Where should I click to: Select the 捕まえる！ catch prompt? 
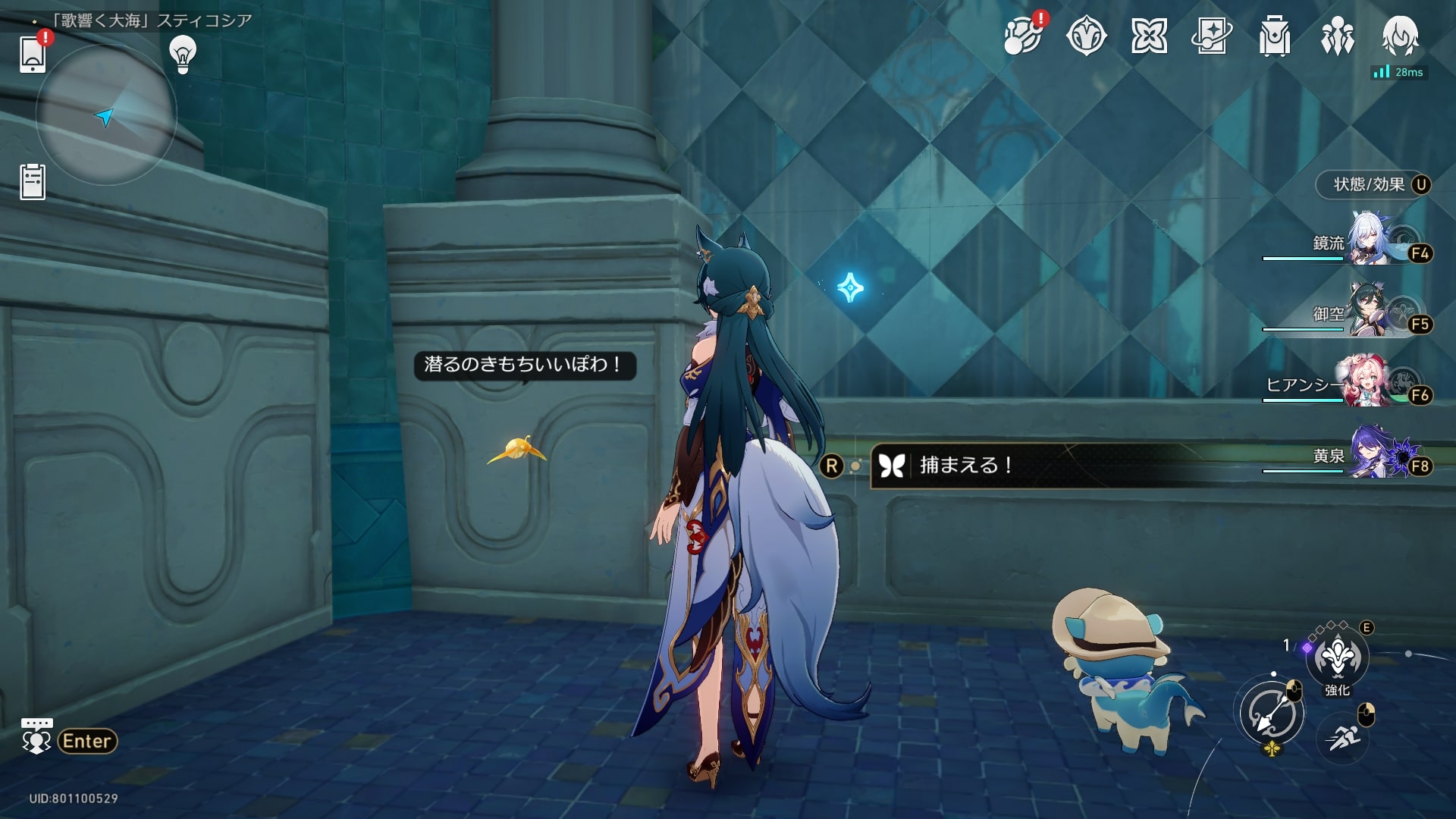pos(965,465)
